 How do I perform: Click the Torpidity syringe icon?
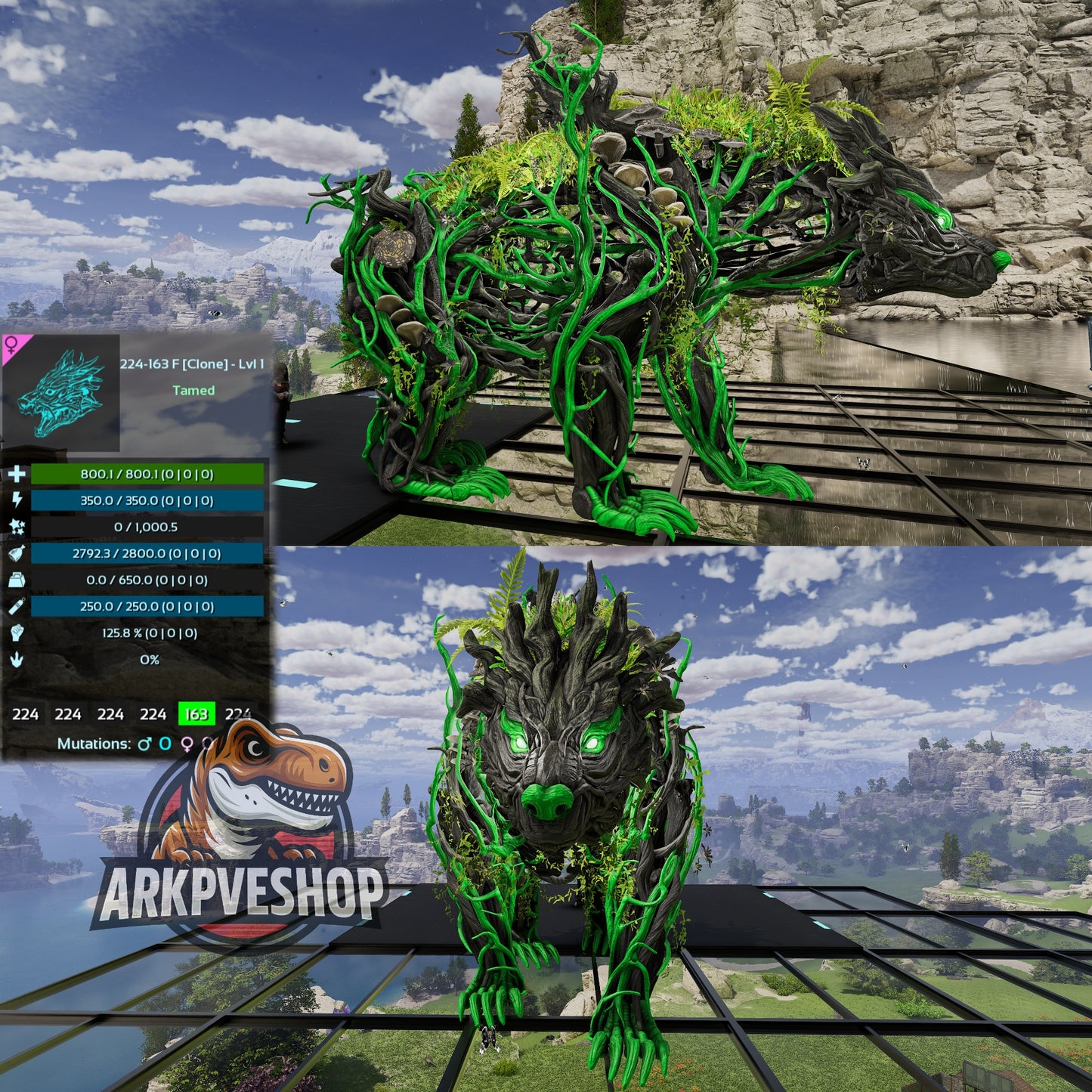click(x=17, y=606)
